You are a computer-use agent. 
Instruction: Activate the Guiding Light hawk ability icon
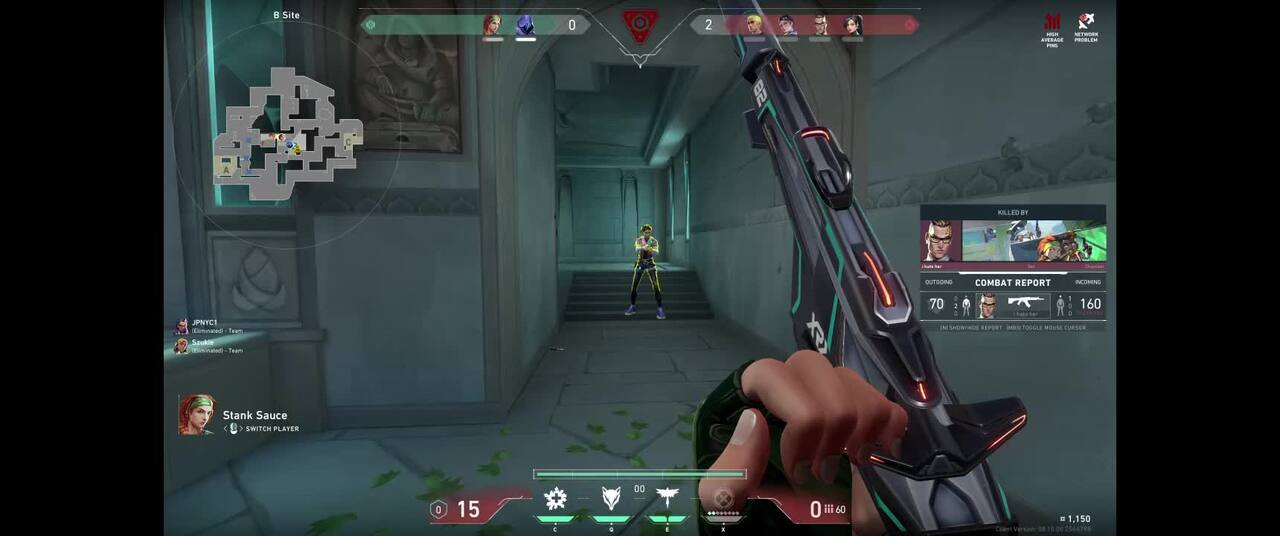[x=667, y=498]
